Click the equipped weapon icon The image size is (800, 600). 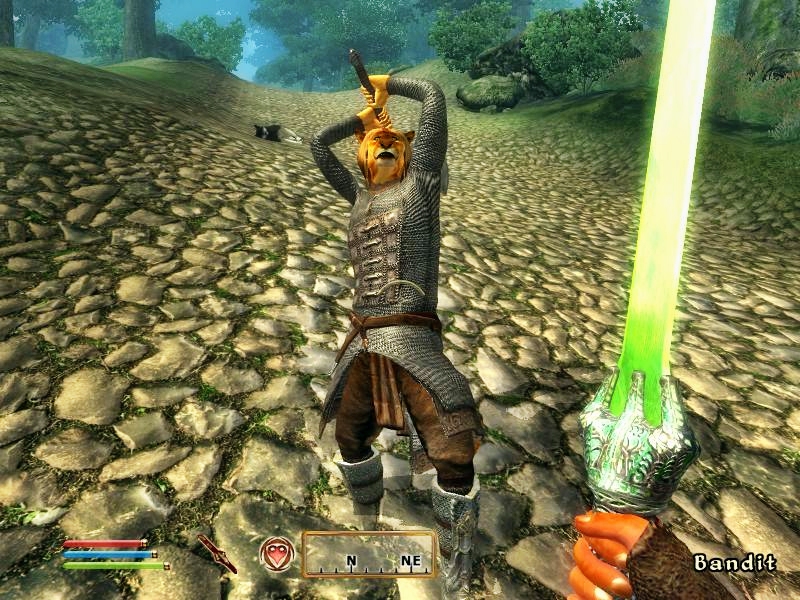216,553
